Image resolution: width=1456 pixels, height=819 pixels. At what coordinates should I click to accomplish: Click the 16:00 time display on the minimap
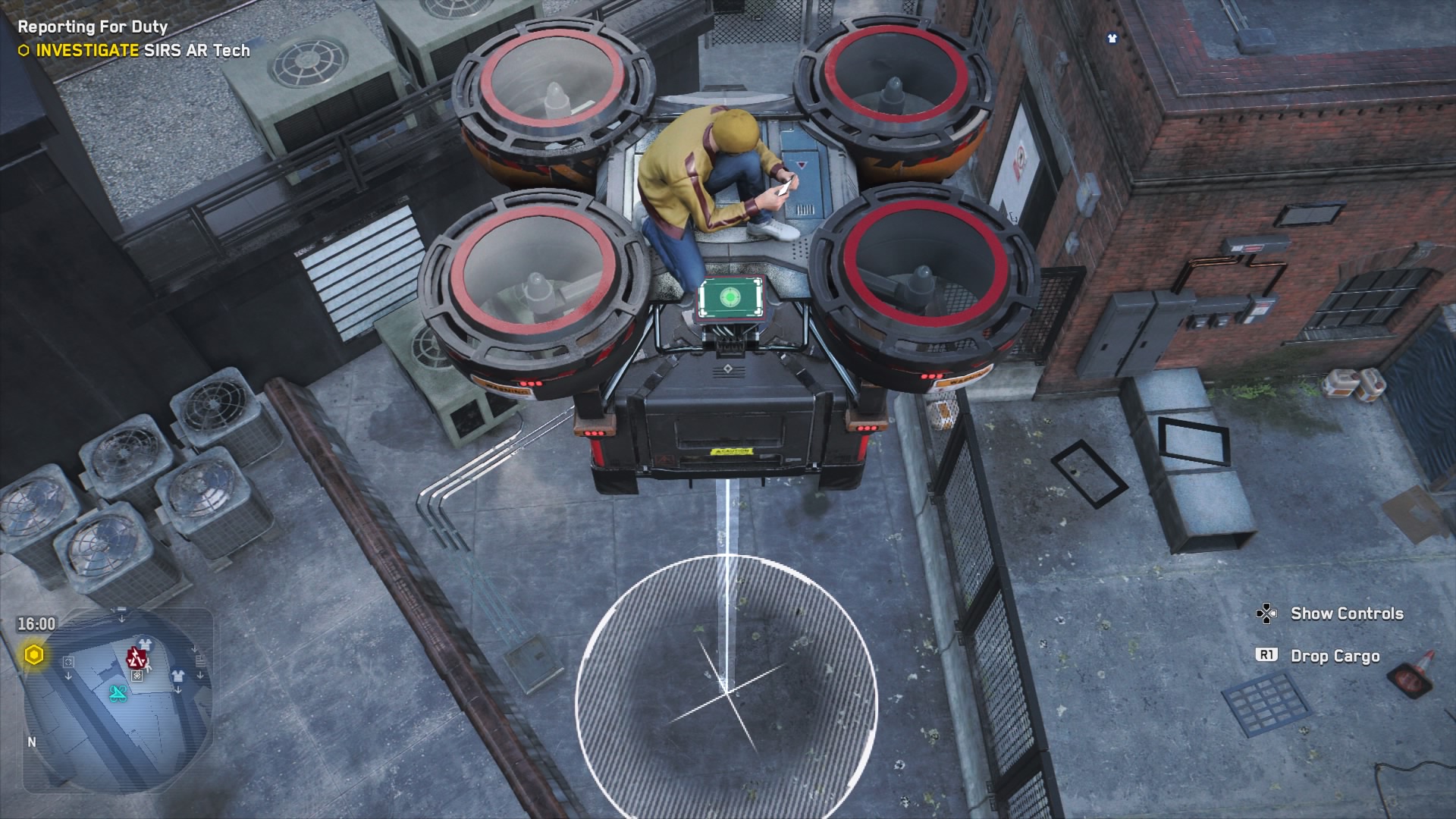click(36, 623)
